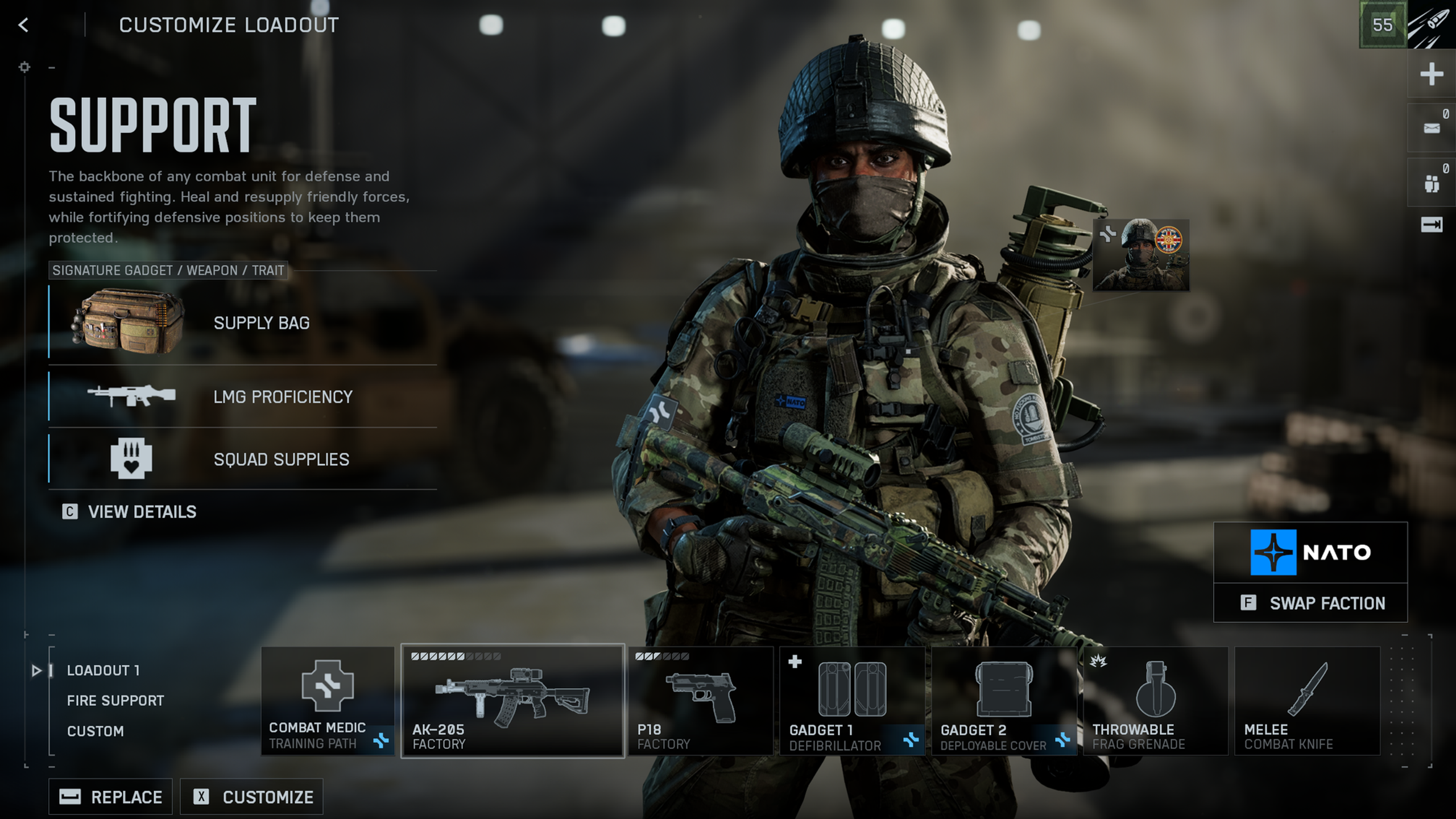Switch to the Fire Support loadout
Screen dimensions: 1456x819
coord(115,700)
